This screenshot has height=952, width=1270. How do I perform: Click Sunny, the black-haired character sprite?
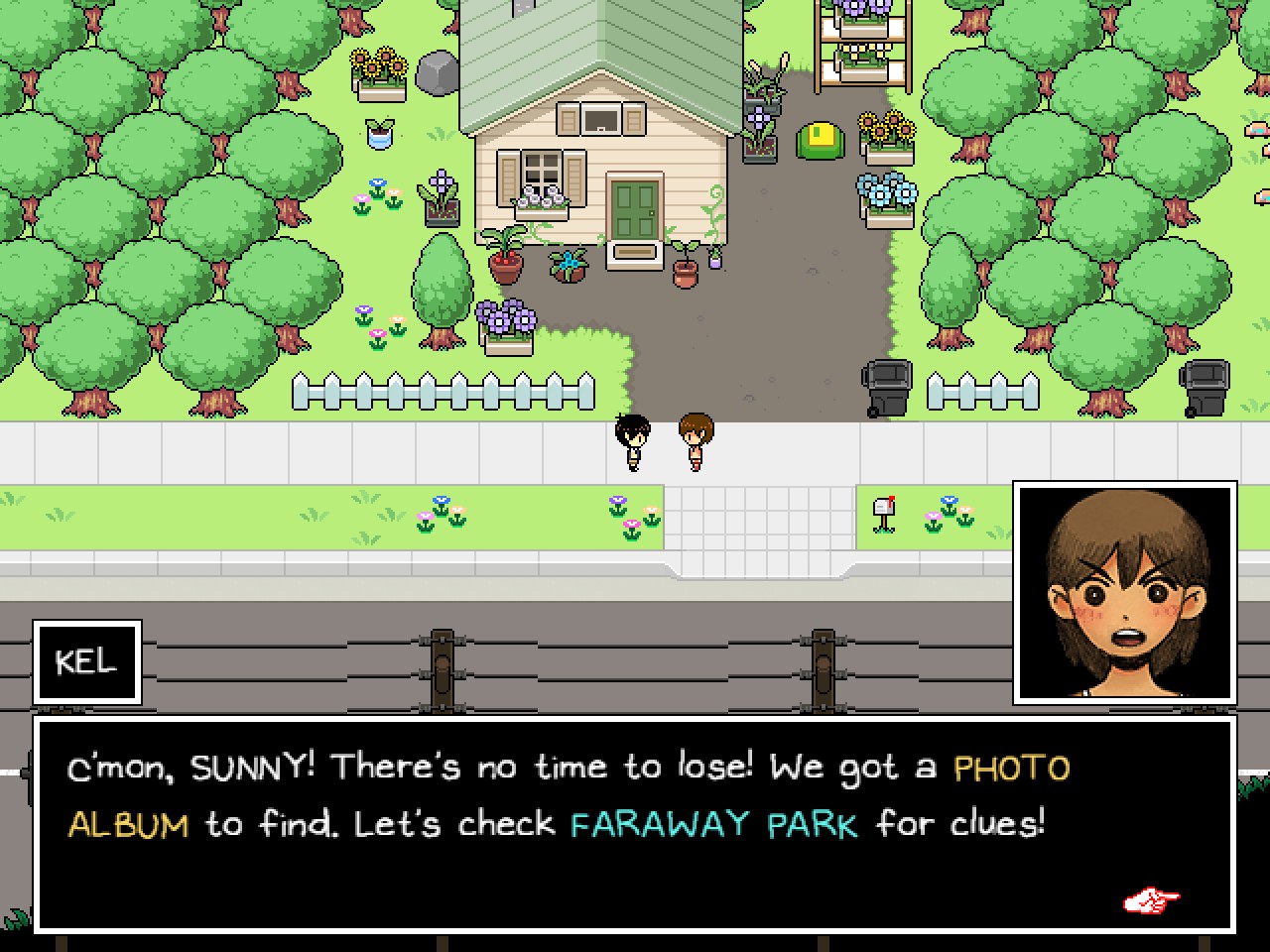(x=635, y=441)
